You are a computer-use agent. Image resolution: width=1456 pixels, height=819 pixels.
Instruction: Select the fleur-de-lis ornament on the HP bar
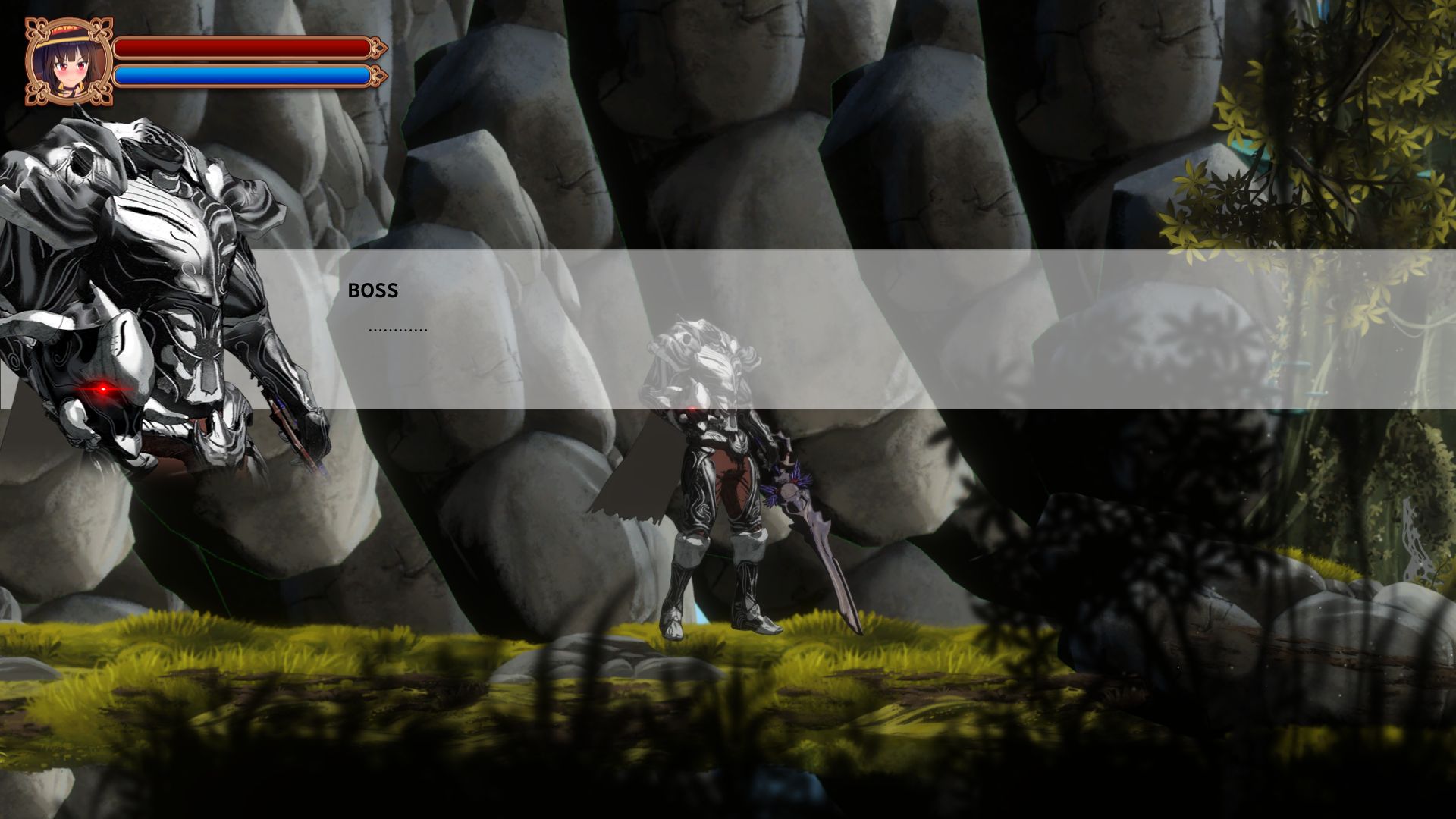(376, 47)
